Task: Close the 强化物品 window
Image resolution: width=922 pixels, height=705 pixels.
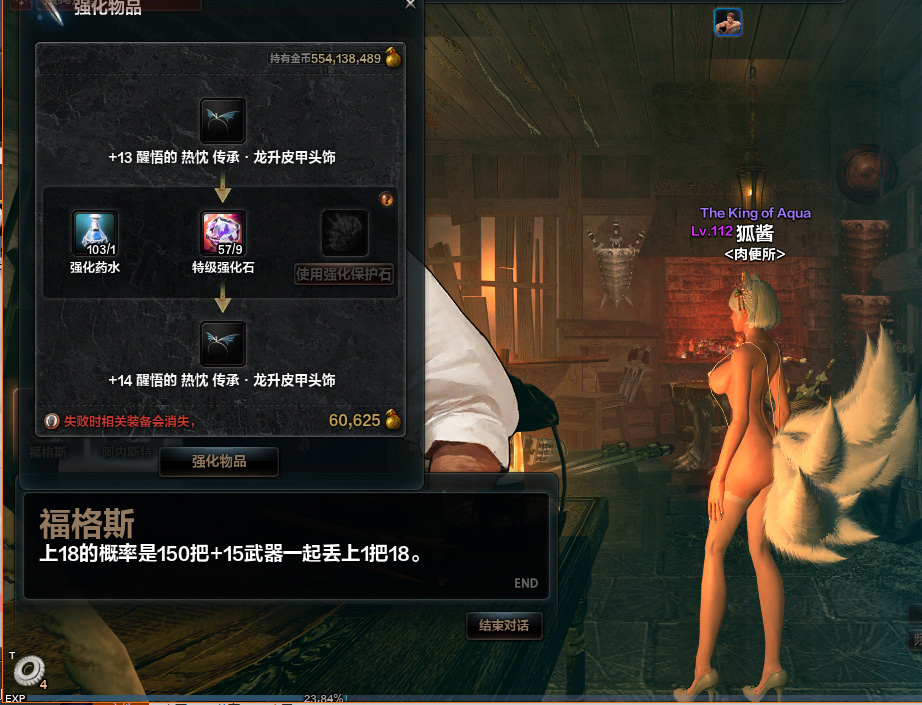Action: click(410, 4)
